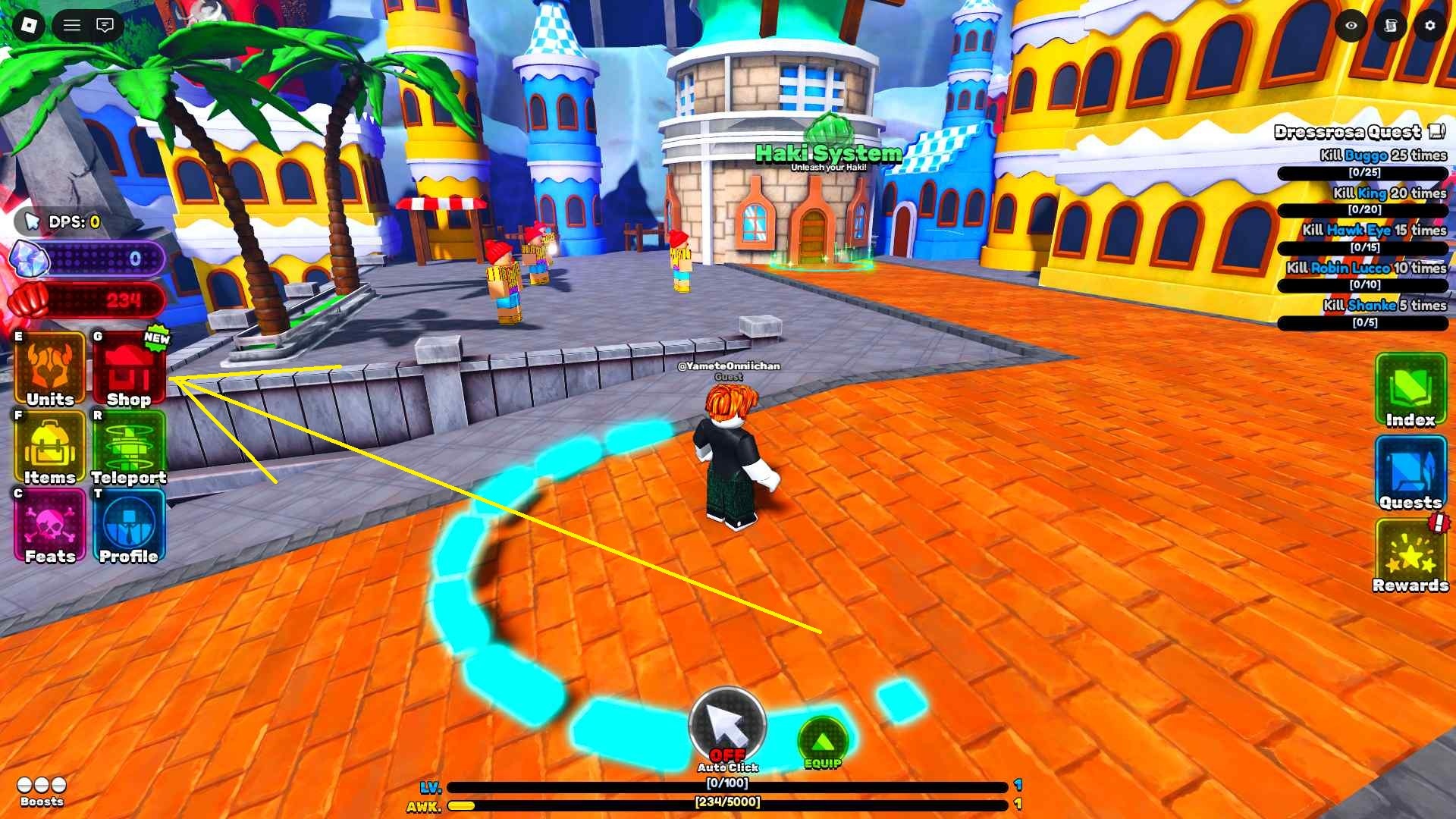Click the gear settings icon
This screenshot has height=819, width=1456.
tap(1429, 26)
